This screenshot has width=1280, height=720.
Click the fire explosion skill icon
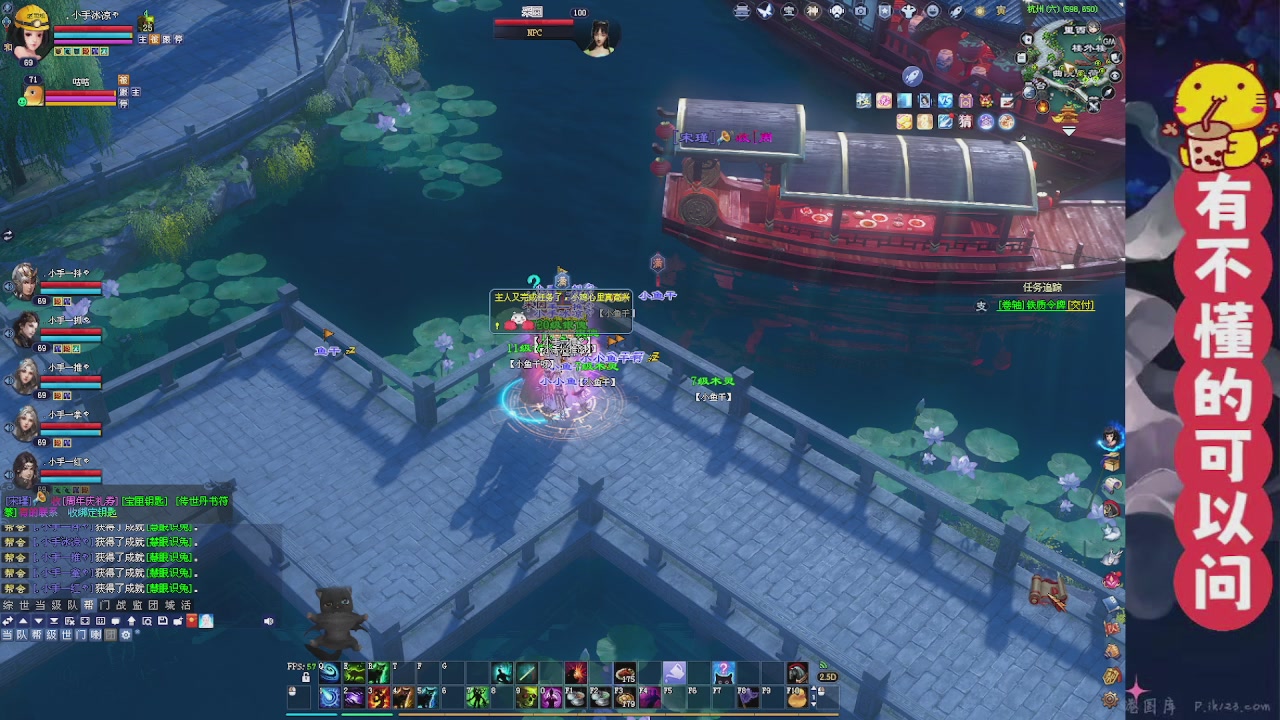[576, 673]
